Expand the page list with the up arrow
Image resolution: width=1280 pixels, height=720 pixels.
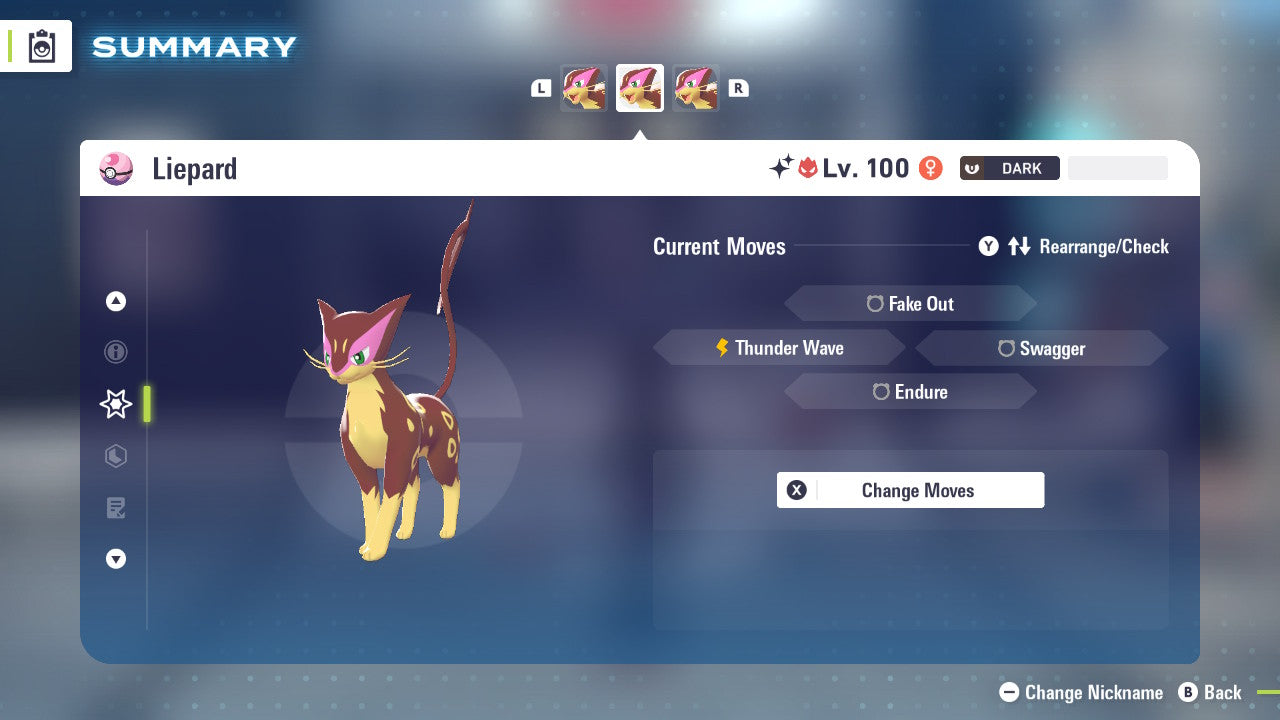coord(115,301)
